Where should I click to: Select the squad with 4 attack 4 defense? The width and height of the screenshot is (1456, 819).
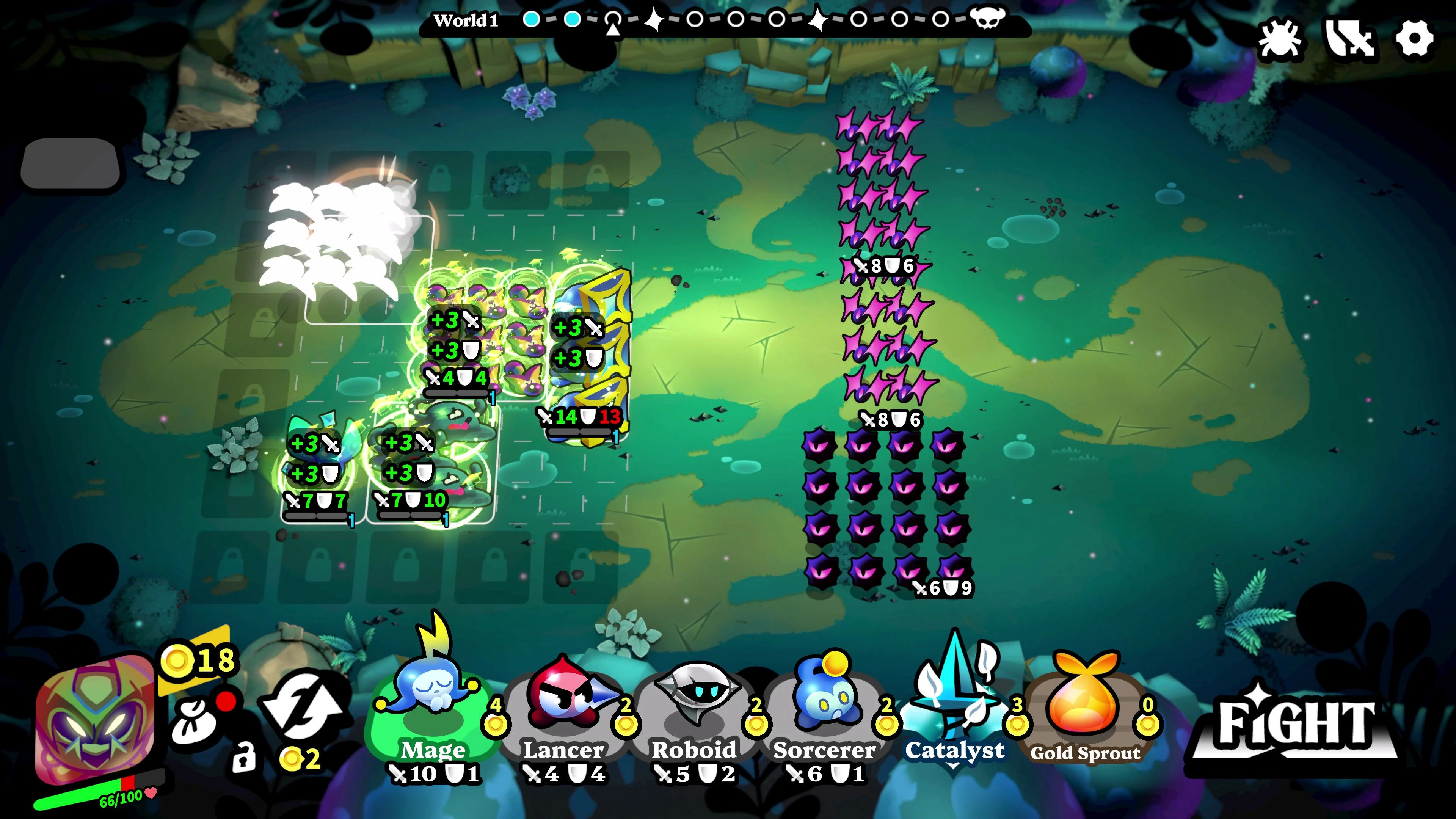(x=480, y=334)
